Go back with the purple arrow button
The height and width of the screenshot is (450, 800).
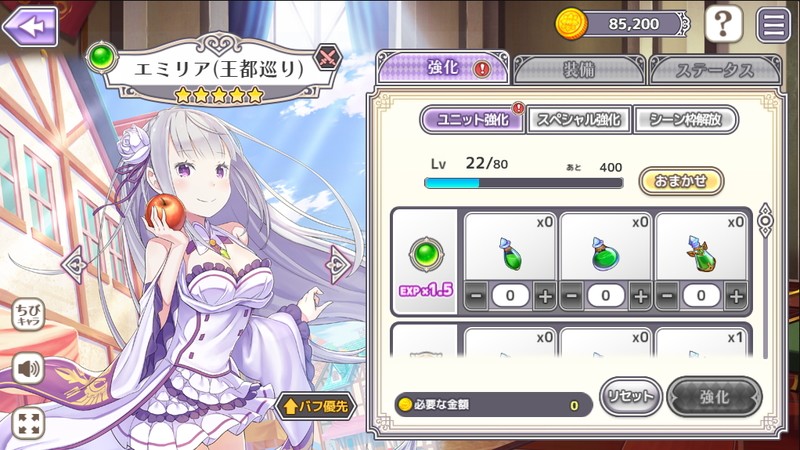30,26
